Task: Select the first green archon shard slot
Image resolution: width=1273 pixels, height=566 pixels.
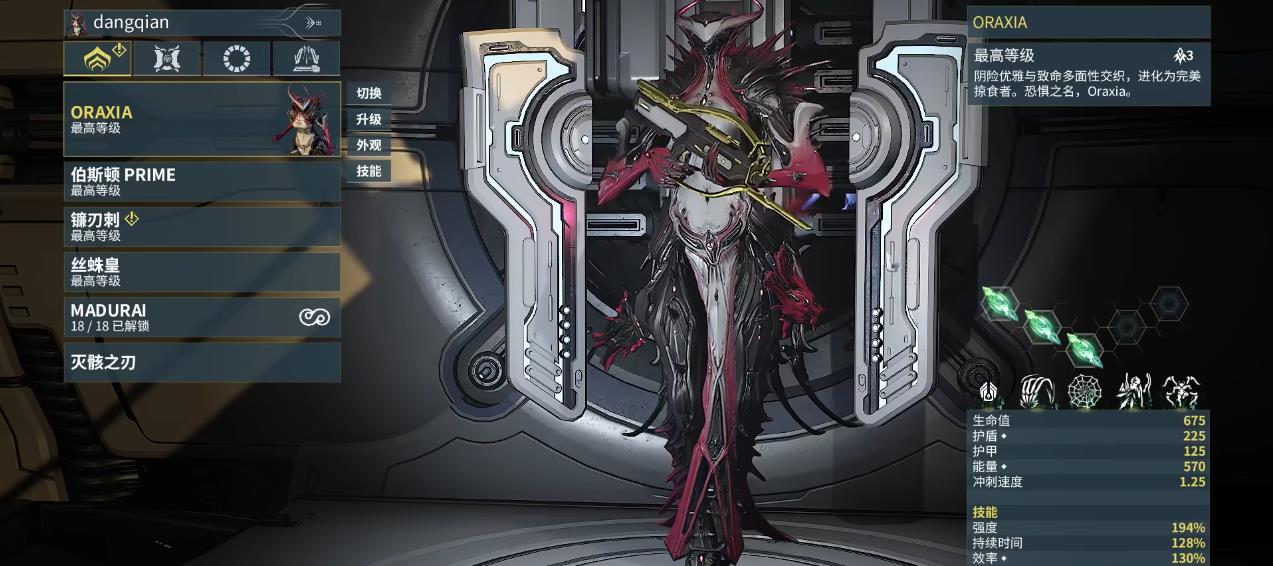Action: coord(999,301)
